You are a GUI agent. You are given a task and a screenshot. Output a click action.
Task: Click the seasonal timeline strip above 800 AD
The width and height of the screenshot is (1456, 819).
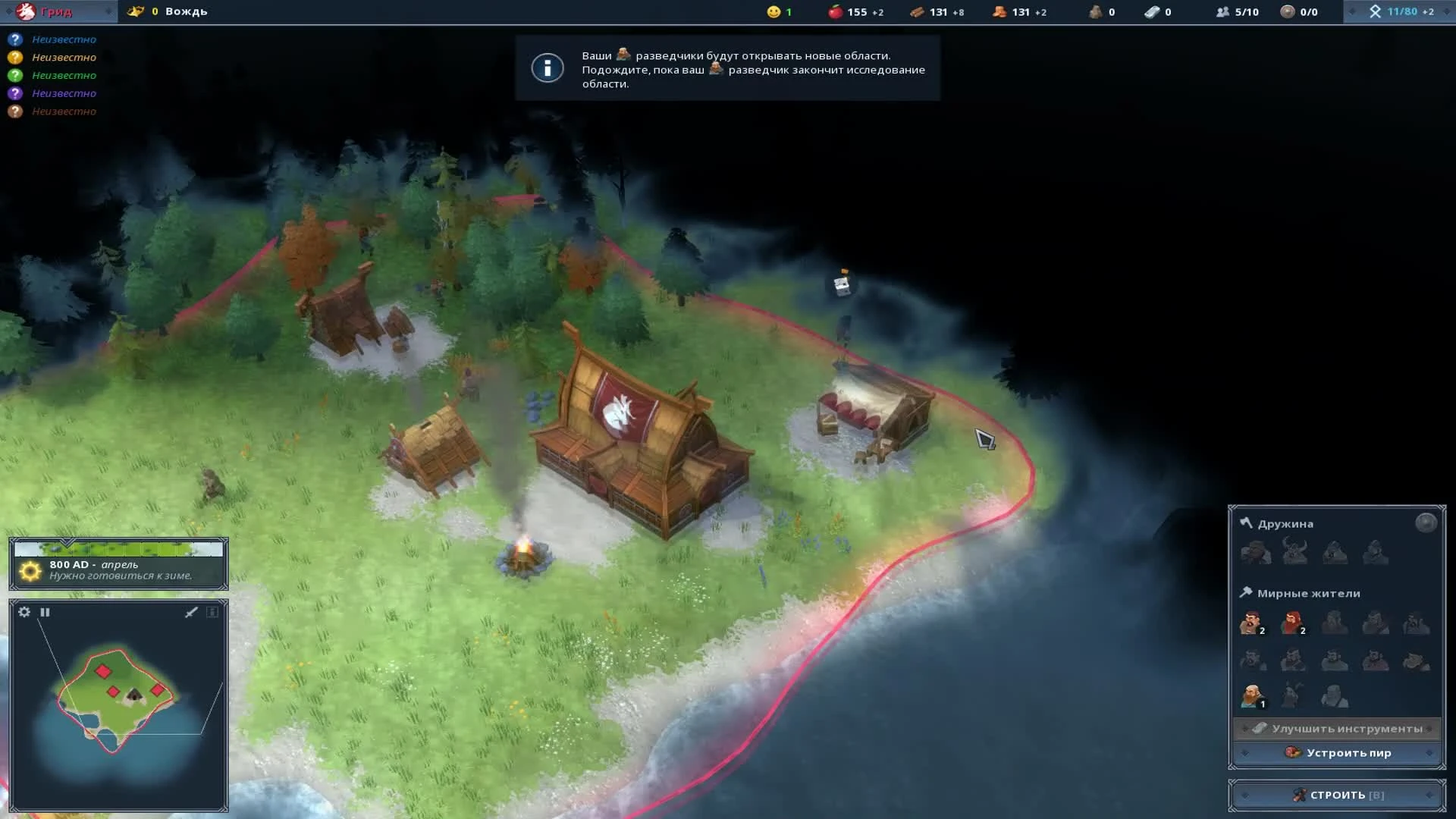pyautogui.click(x=118, y=547)
